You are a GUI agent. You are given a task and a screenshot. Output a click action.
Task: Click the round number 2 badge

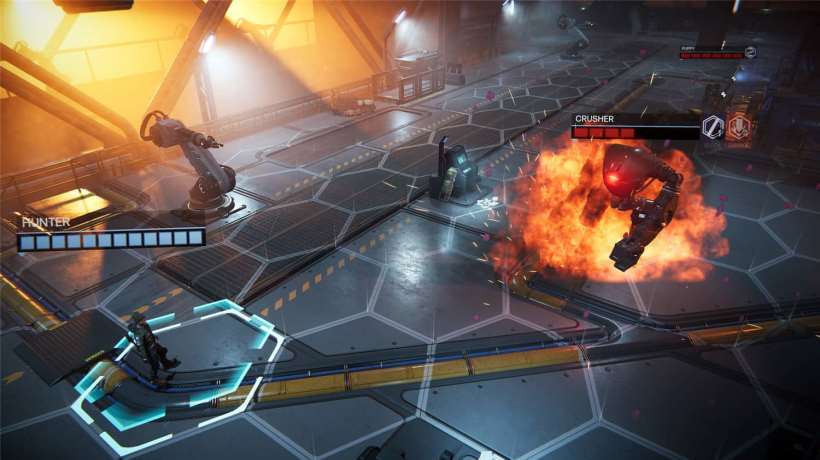click(x=750, y=52)
